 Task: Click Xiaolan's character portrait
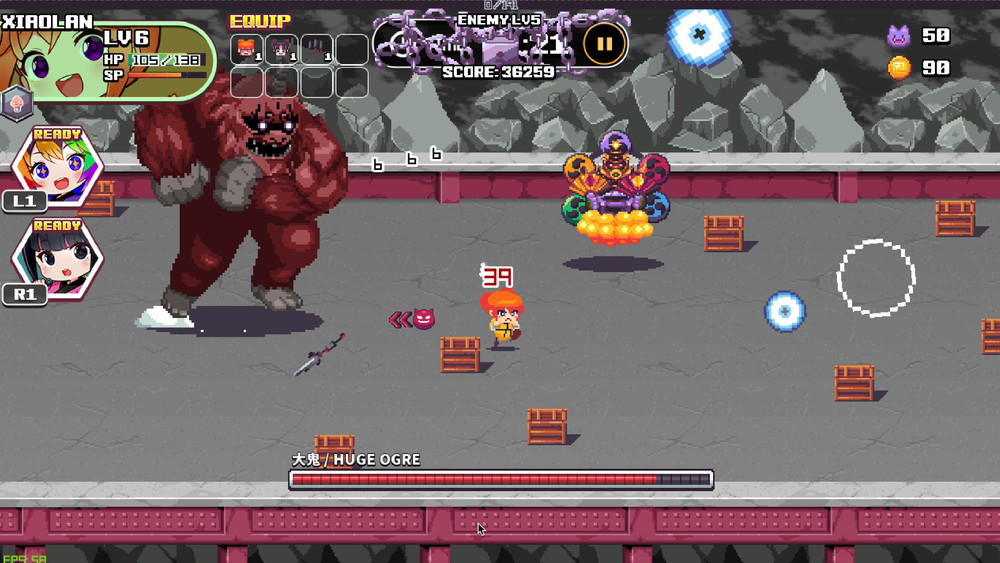[50, 67]
